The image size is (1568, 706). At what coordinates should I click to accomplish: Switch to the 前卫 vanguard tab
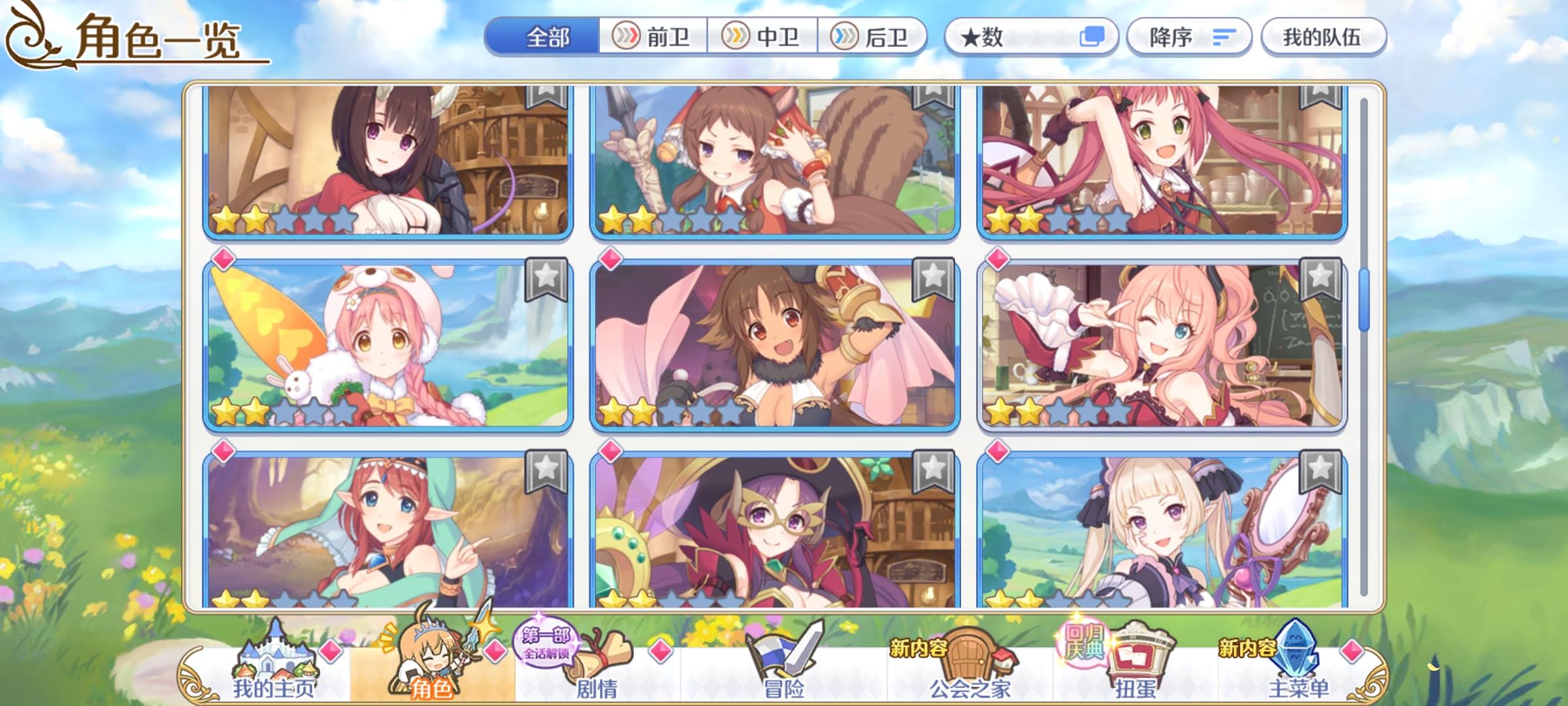point(653,37)
